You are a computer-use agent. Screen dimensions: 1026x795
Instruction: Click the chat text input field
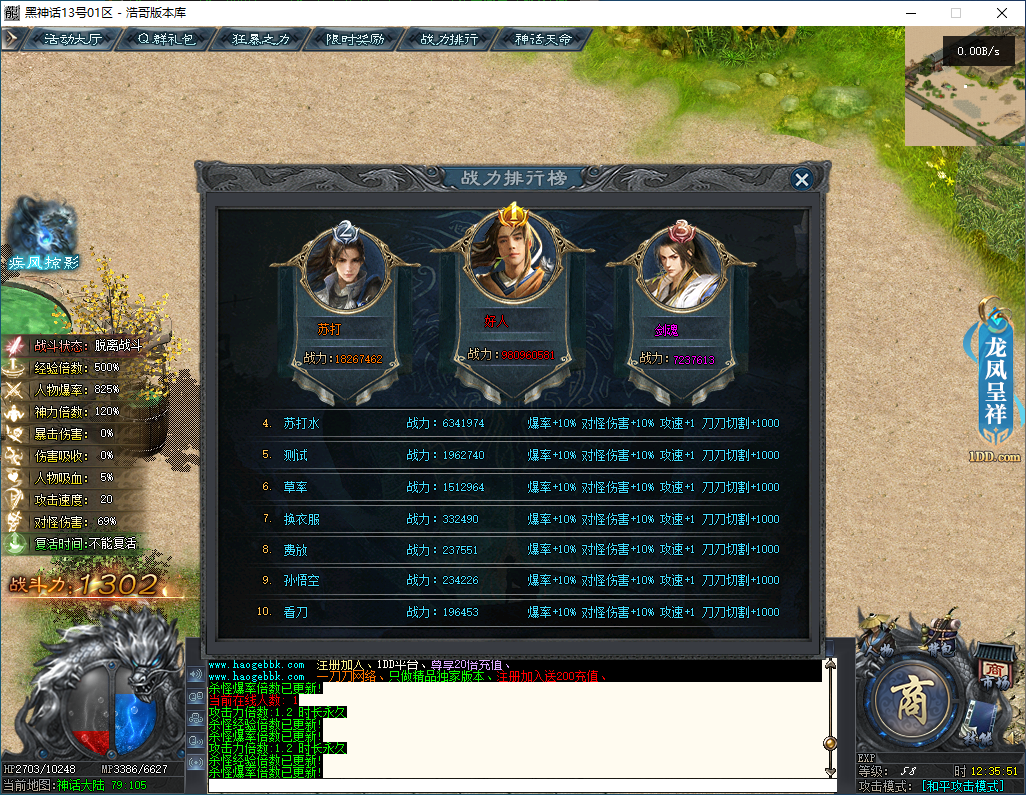click(x=515, y=786)
